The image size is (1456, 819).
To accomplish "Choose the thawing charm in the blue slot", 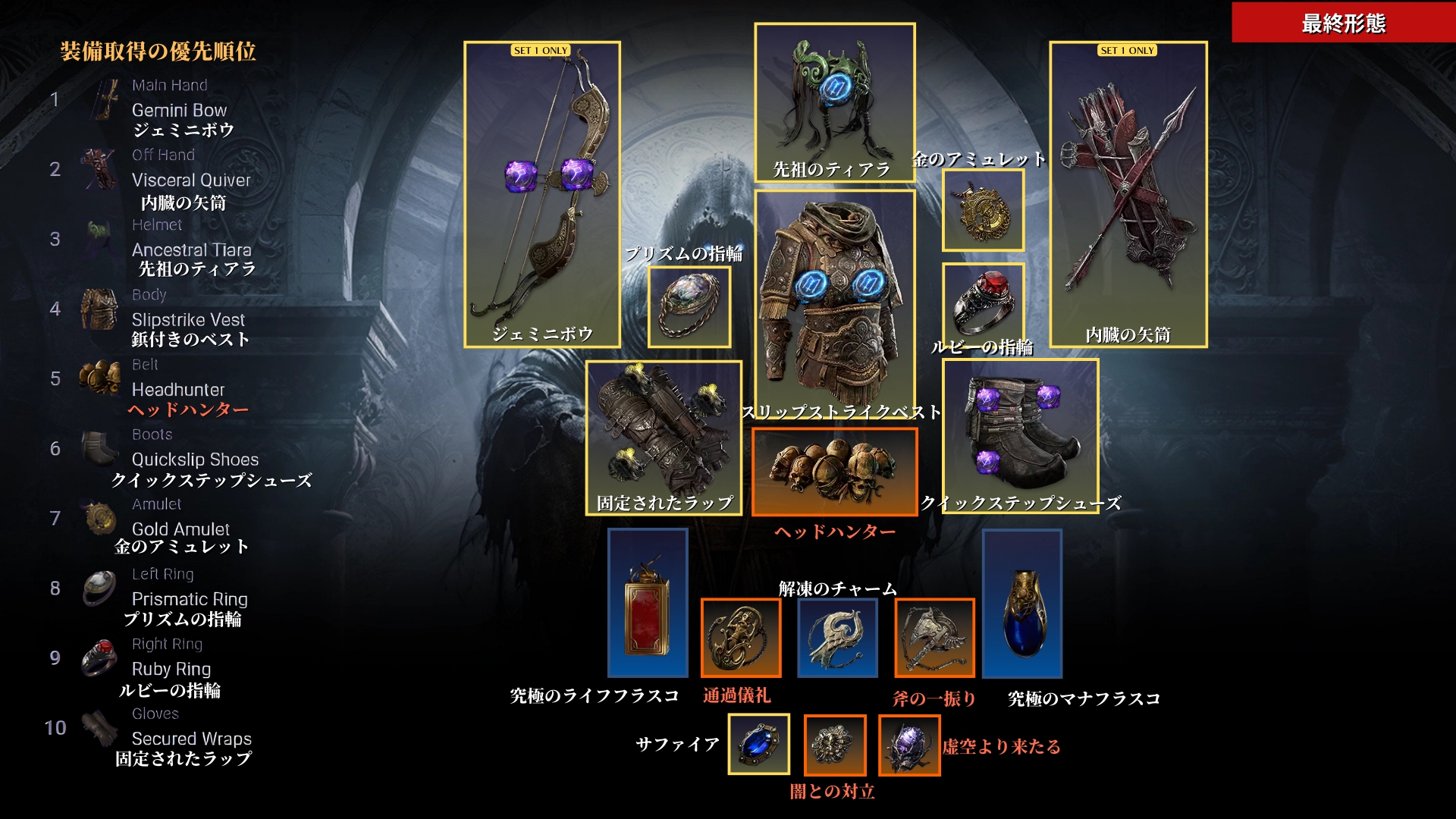I will (837, 638).
